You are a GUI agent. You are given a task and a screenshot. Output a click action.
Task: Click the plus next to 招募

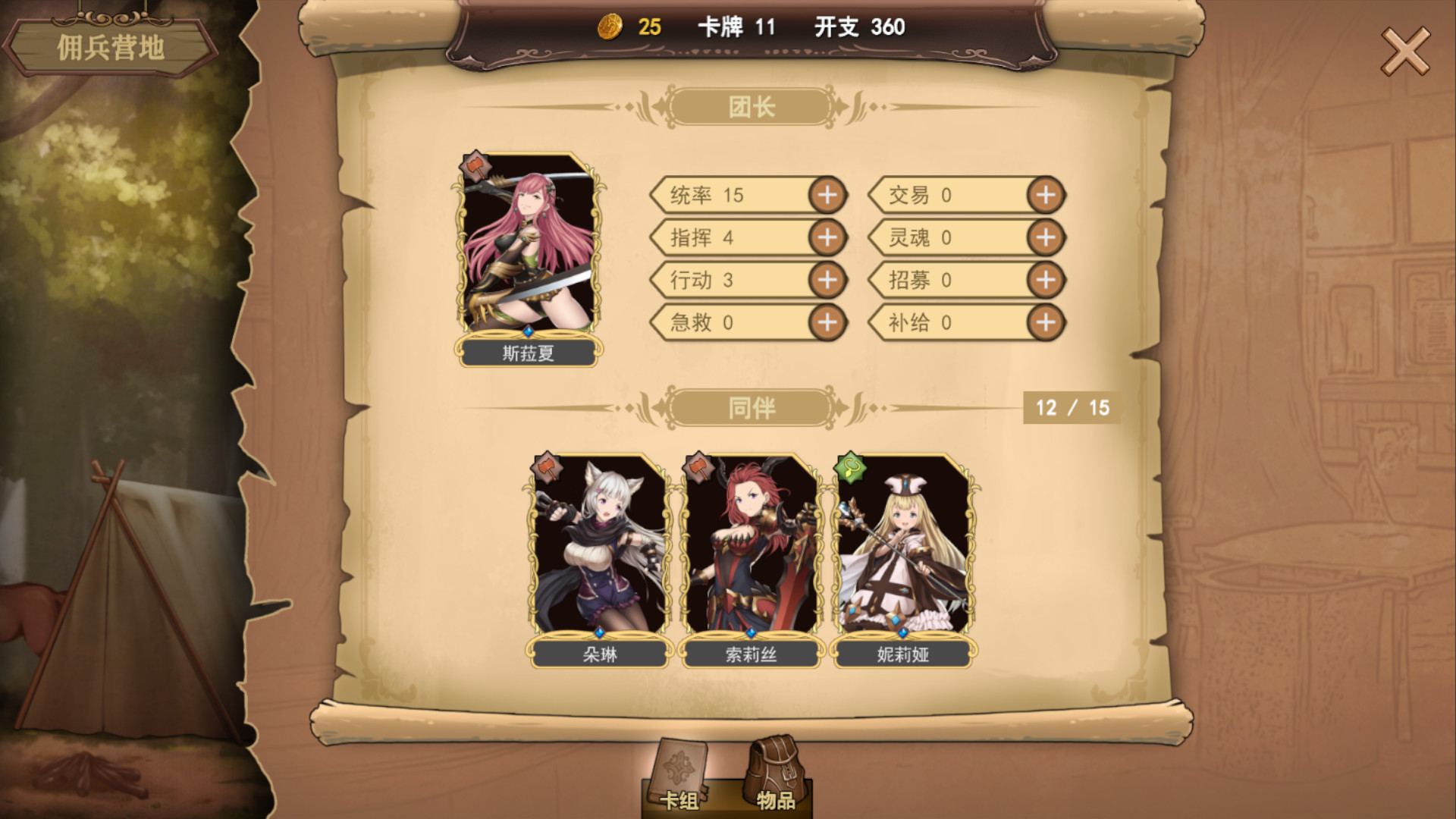point(1046,280)
